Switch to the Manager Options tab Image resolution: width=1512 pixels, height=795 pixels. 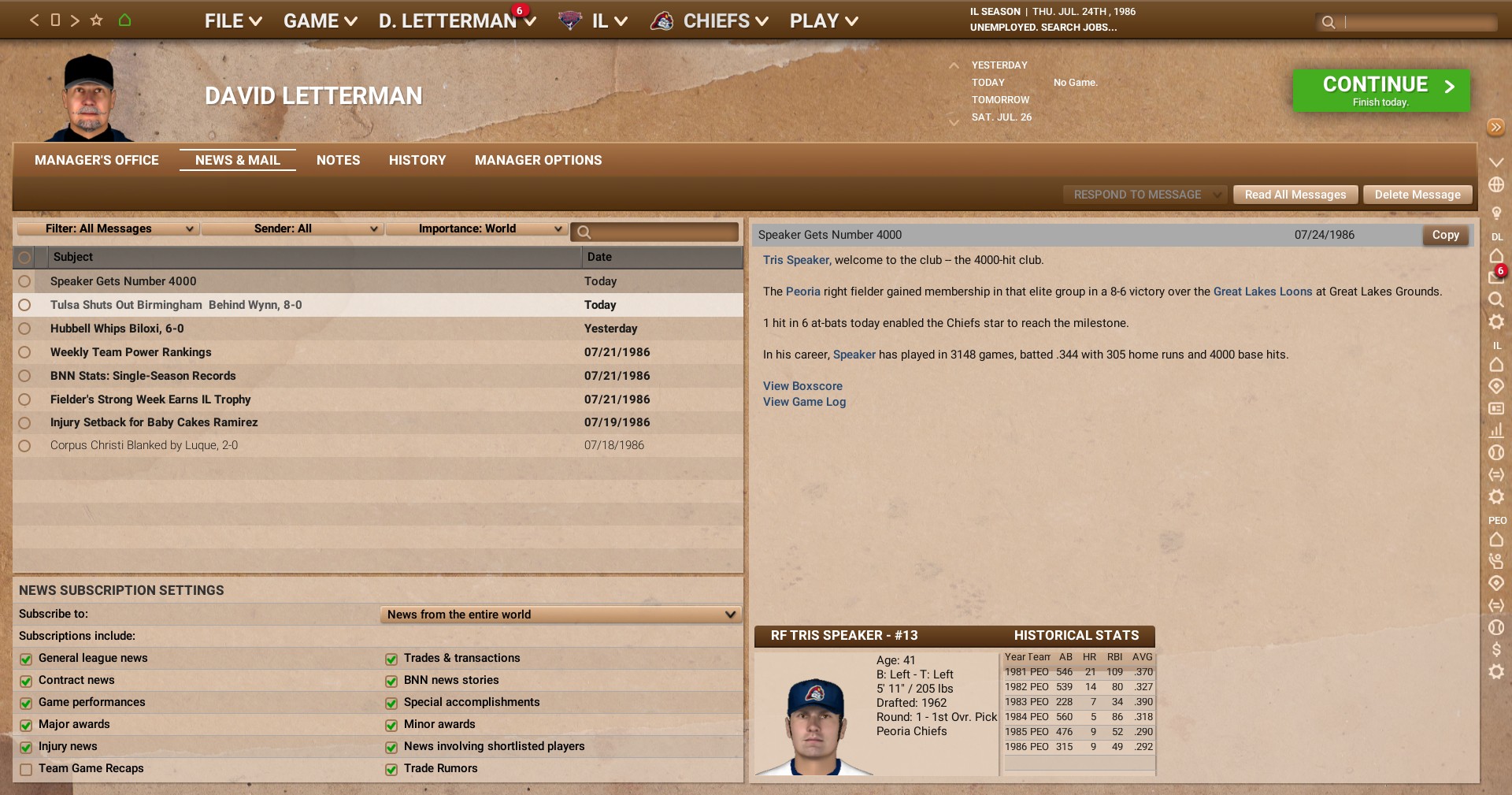click(x=538, y=160)
